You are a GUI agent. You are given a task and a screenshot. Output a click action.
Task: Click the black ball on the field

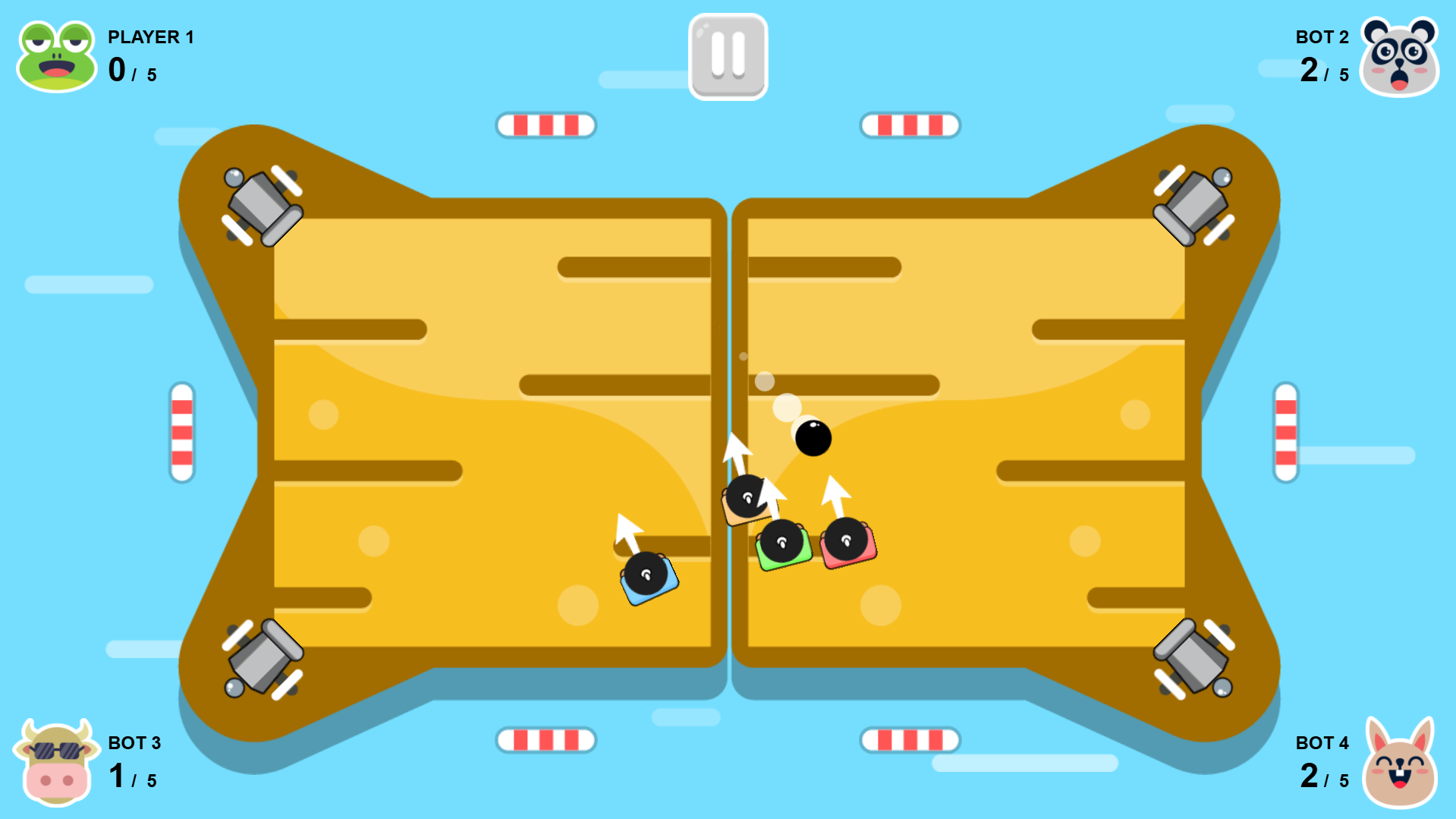813,439
